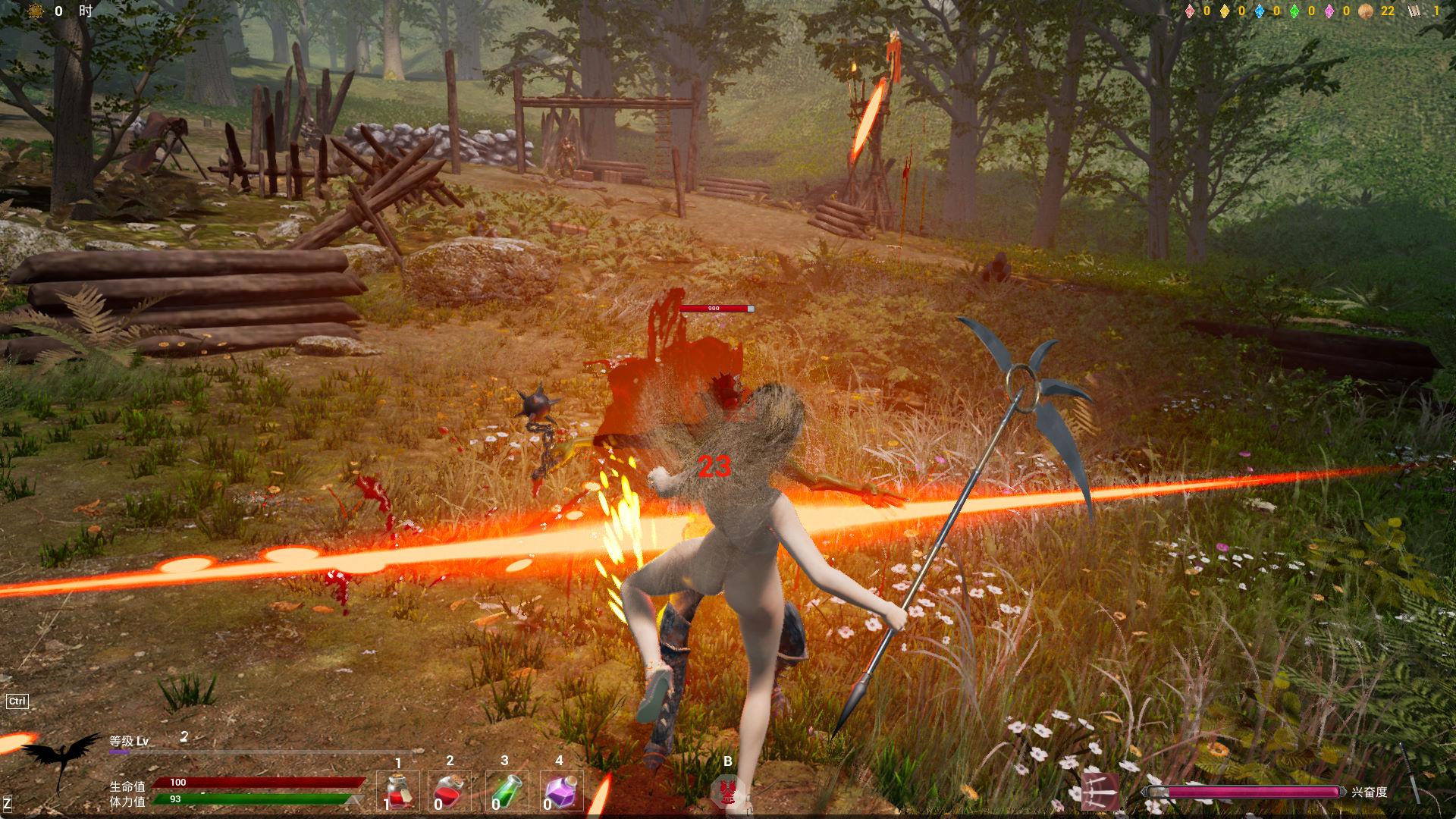The height and width of the screenshot is (819, 1456).
Task: Choose the purple potion in slot 4
Action: coord(562,791)
